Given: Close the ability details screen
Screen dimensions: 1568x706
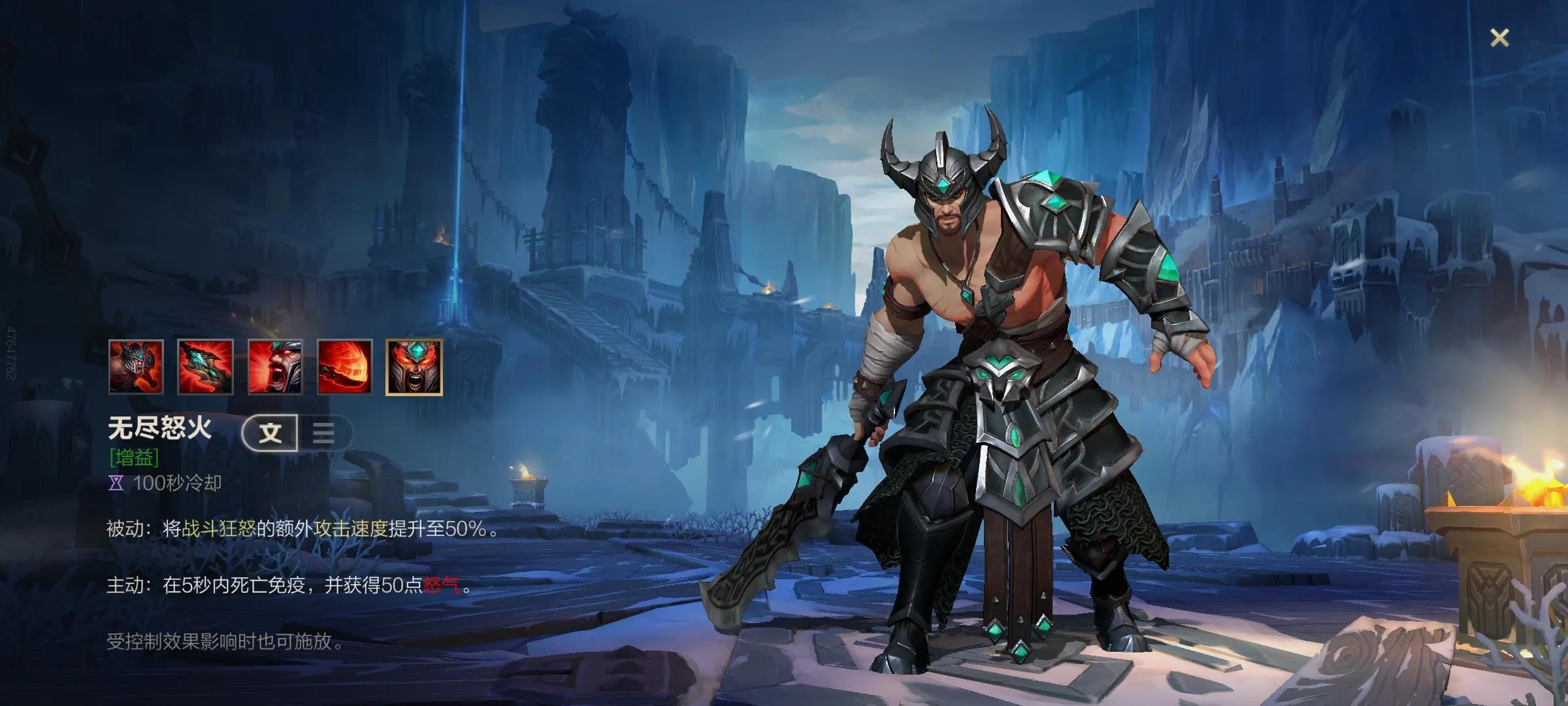Looking at the screenshot, I should [1499, 38].
